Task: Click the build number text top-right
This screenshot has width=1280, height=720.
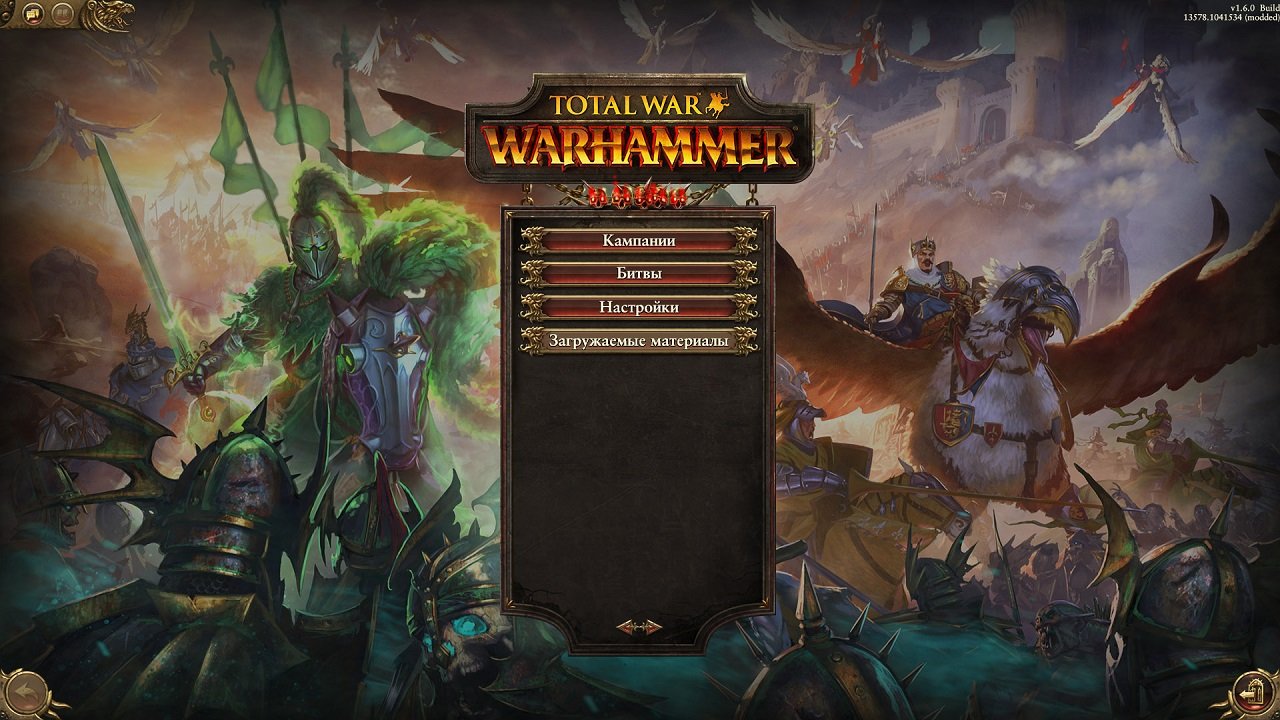Action: point(1230,17)
